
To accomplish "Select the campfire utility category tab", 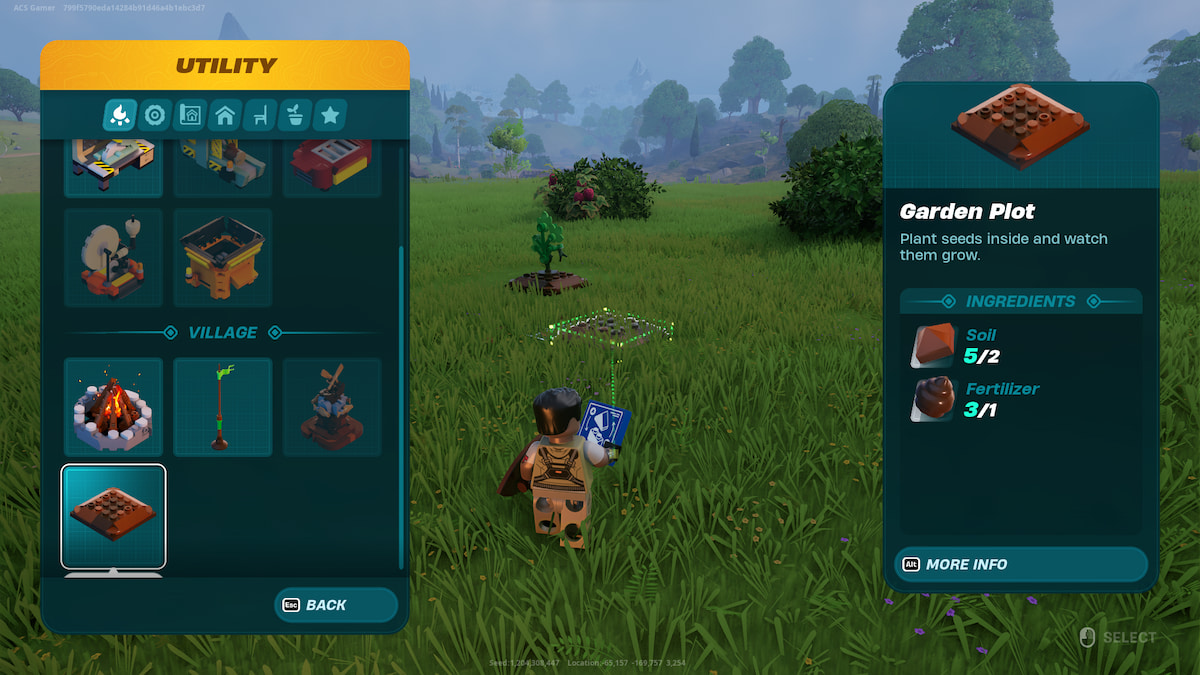I will pos(120,116).
